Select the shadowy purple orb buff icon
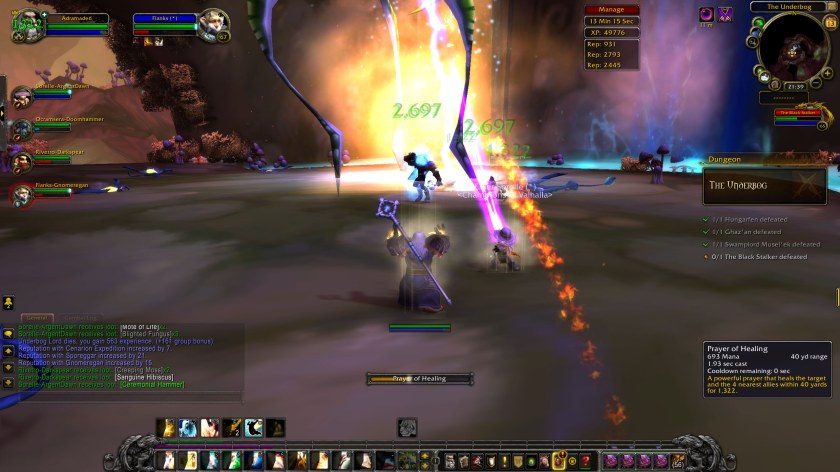840x472 pixels. point(705,13)
